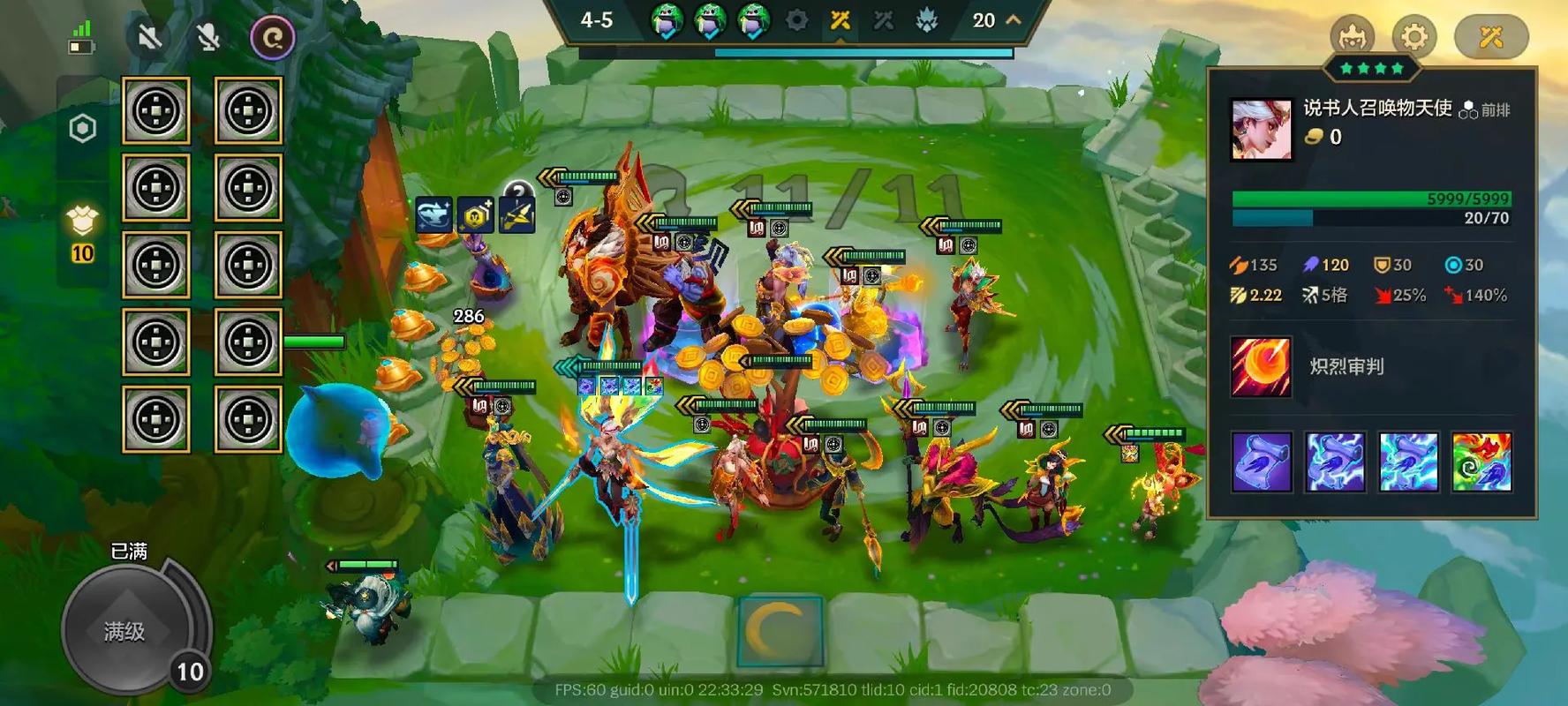View the golden crossbow augment icon

coord(516,215)
